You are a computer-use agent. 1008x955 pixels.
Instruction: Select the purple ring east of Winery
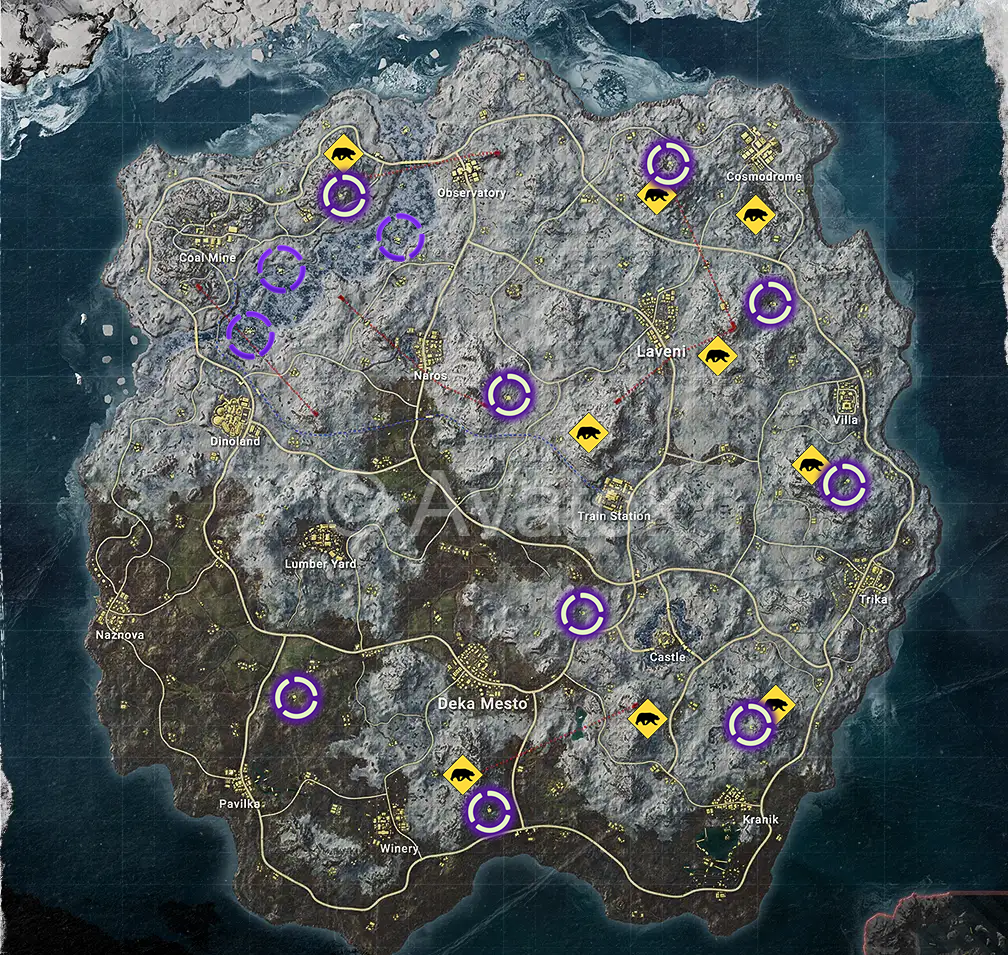[x=490, y=812]
